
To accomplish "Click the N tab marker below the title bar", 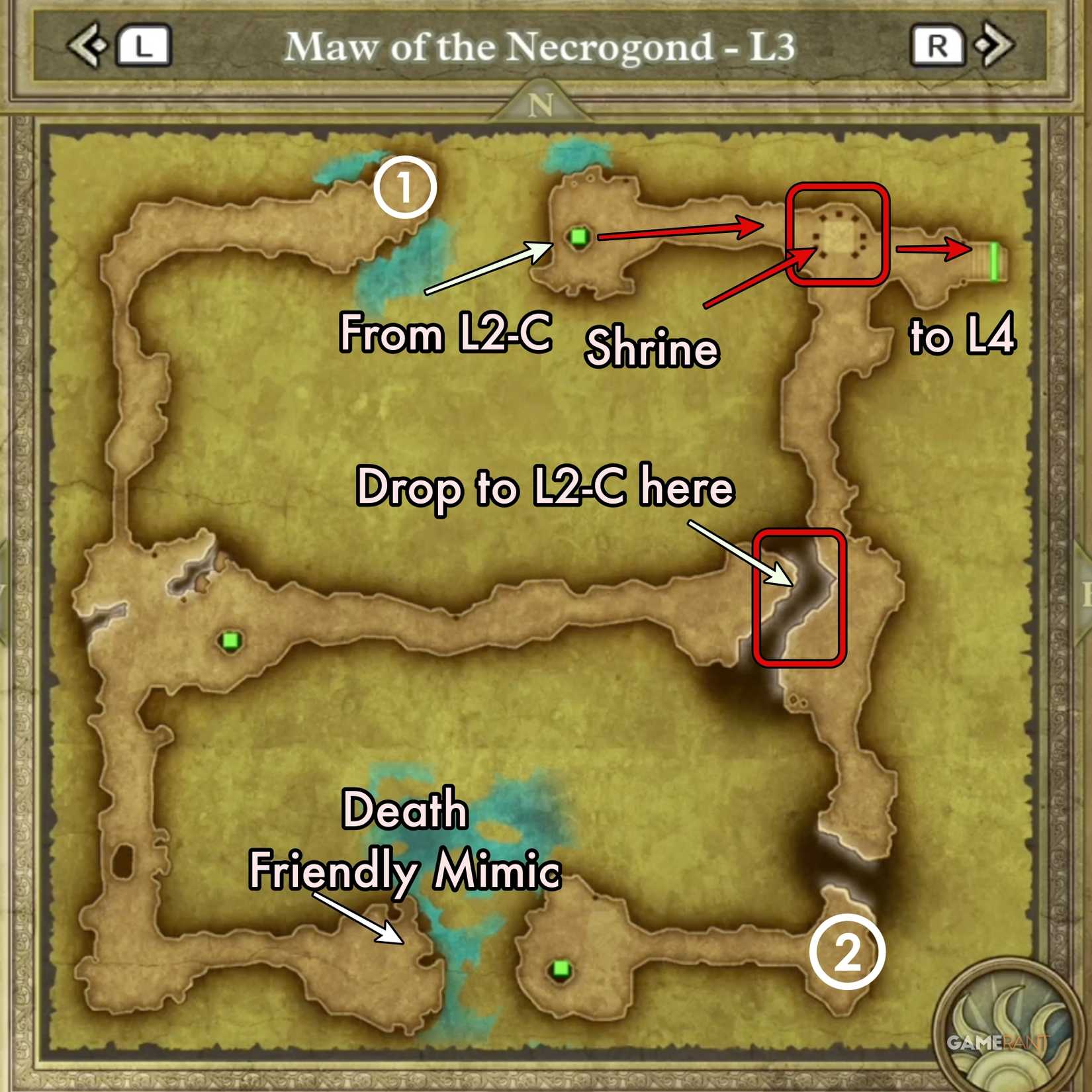I will [x=543, y=106].
